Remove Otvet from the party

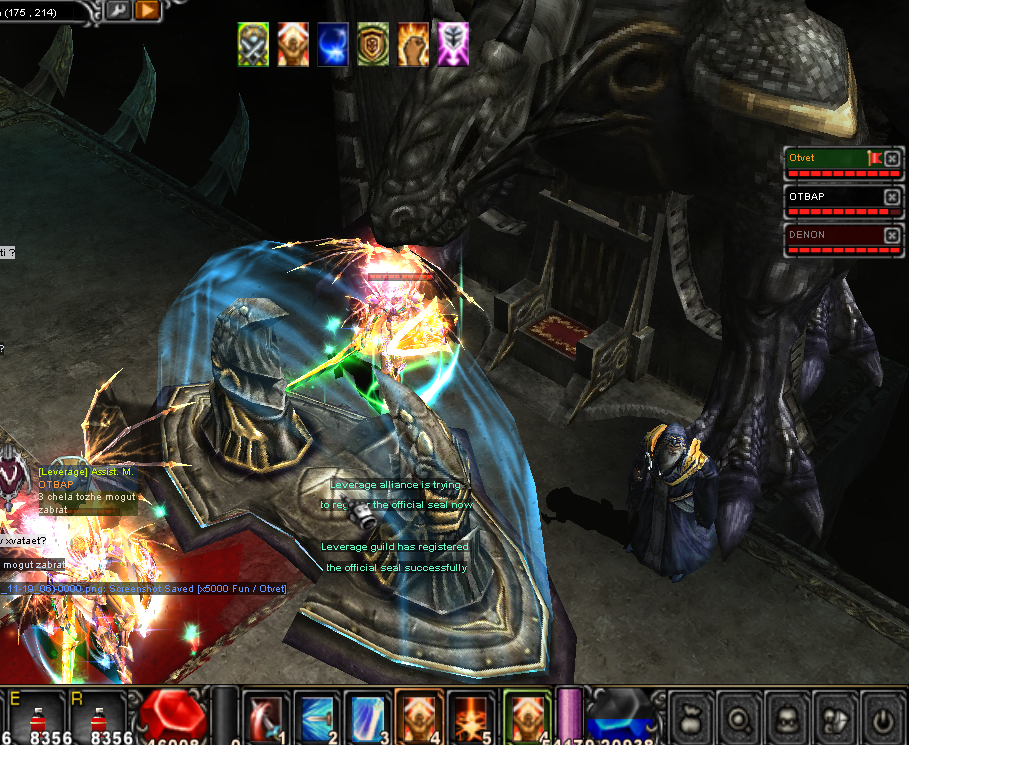(x=892, y=159)
